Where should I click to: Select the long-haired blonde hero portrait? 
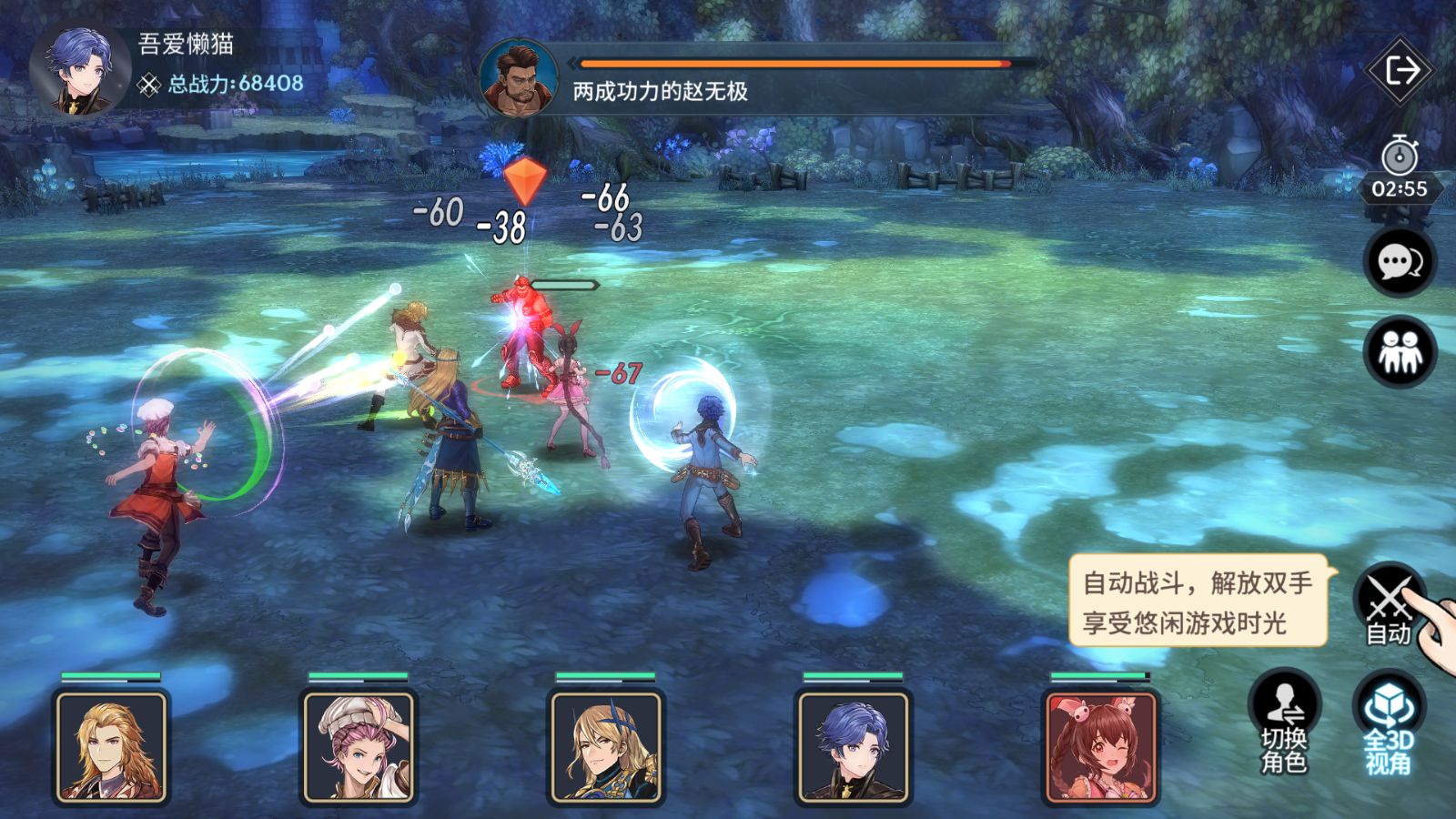[x=112, y=747]
